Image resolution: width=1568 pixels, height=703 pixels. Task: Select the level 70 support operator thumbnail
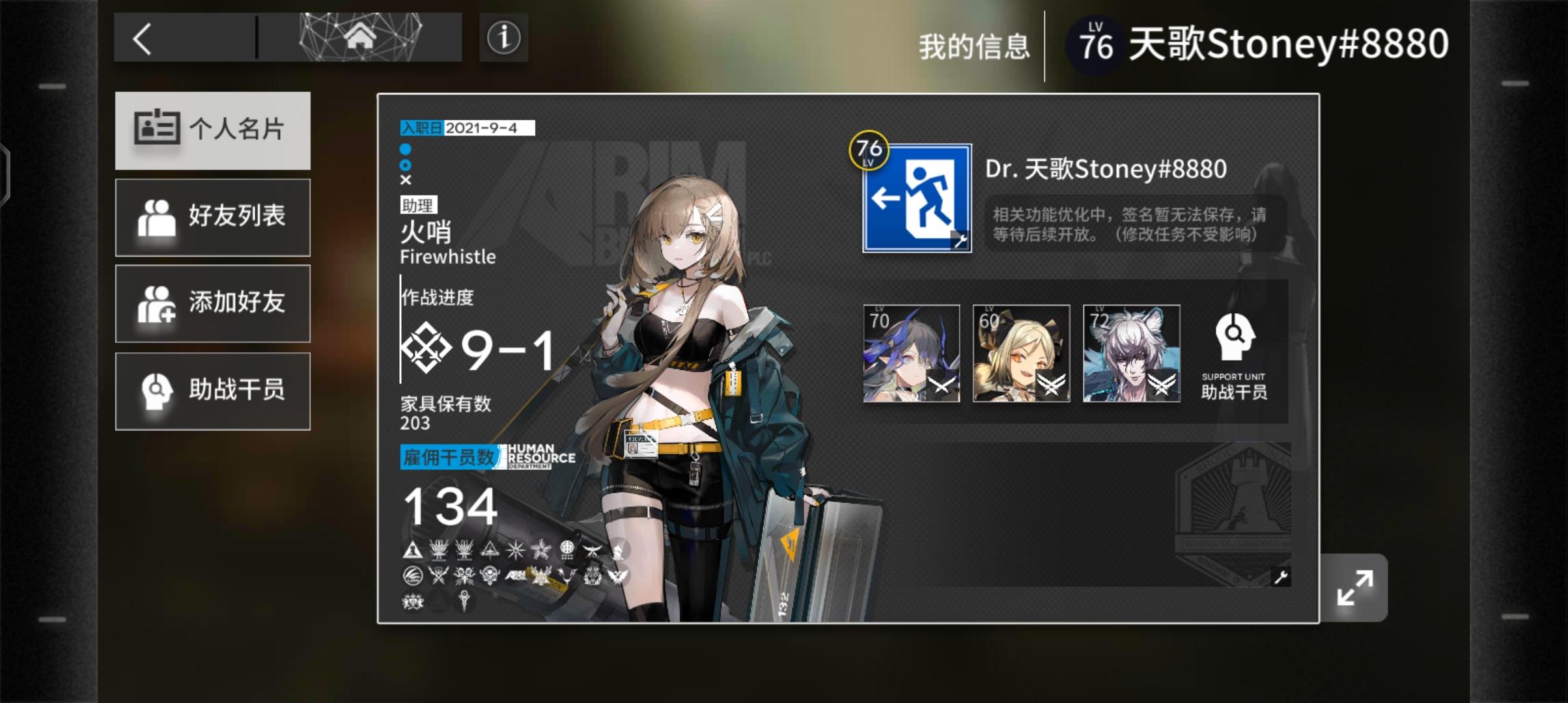[910, 353]
